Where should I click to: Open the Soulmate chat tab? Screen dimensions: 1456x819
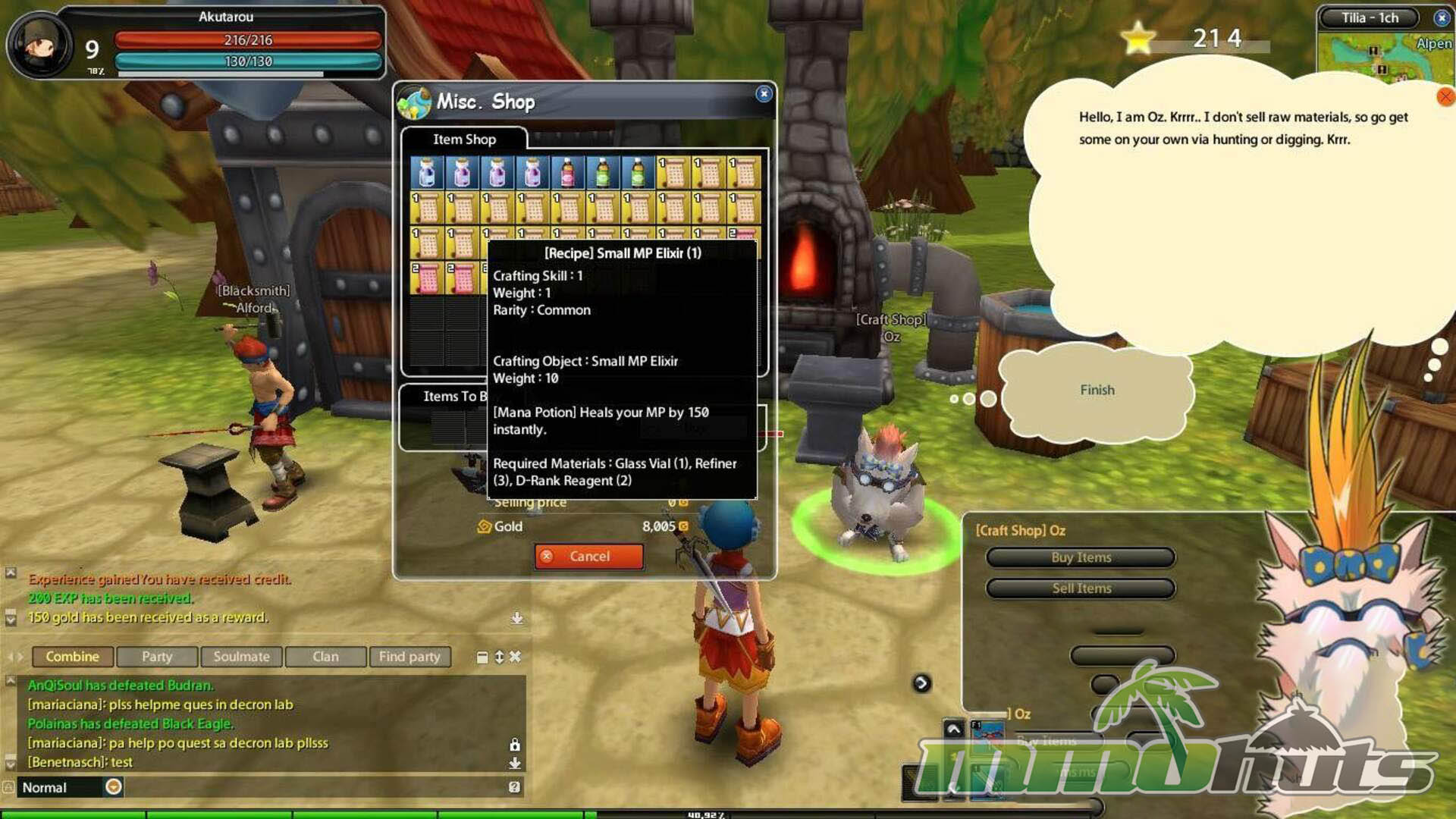pyautogui.click(x=241, y=657)
